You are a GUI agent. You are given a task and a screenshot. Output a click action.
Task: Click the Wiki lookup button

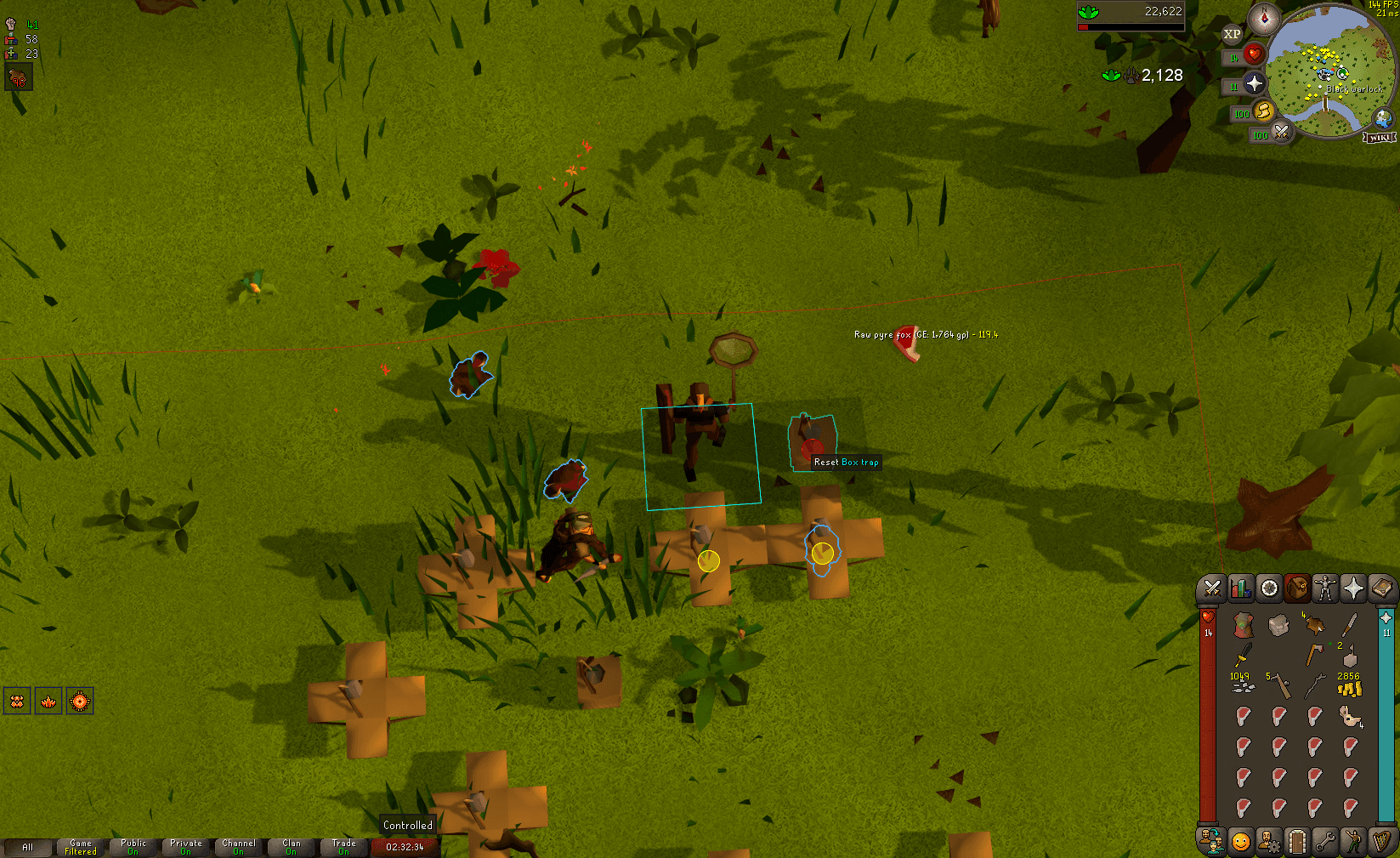pos(1380,136)
